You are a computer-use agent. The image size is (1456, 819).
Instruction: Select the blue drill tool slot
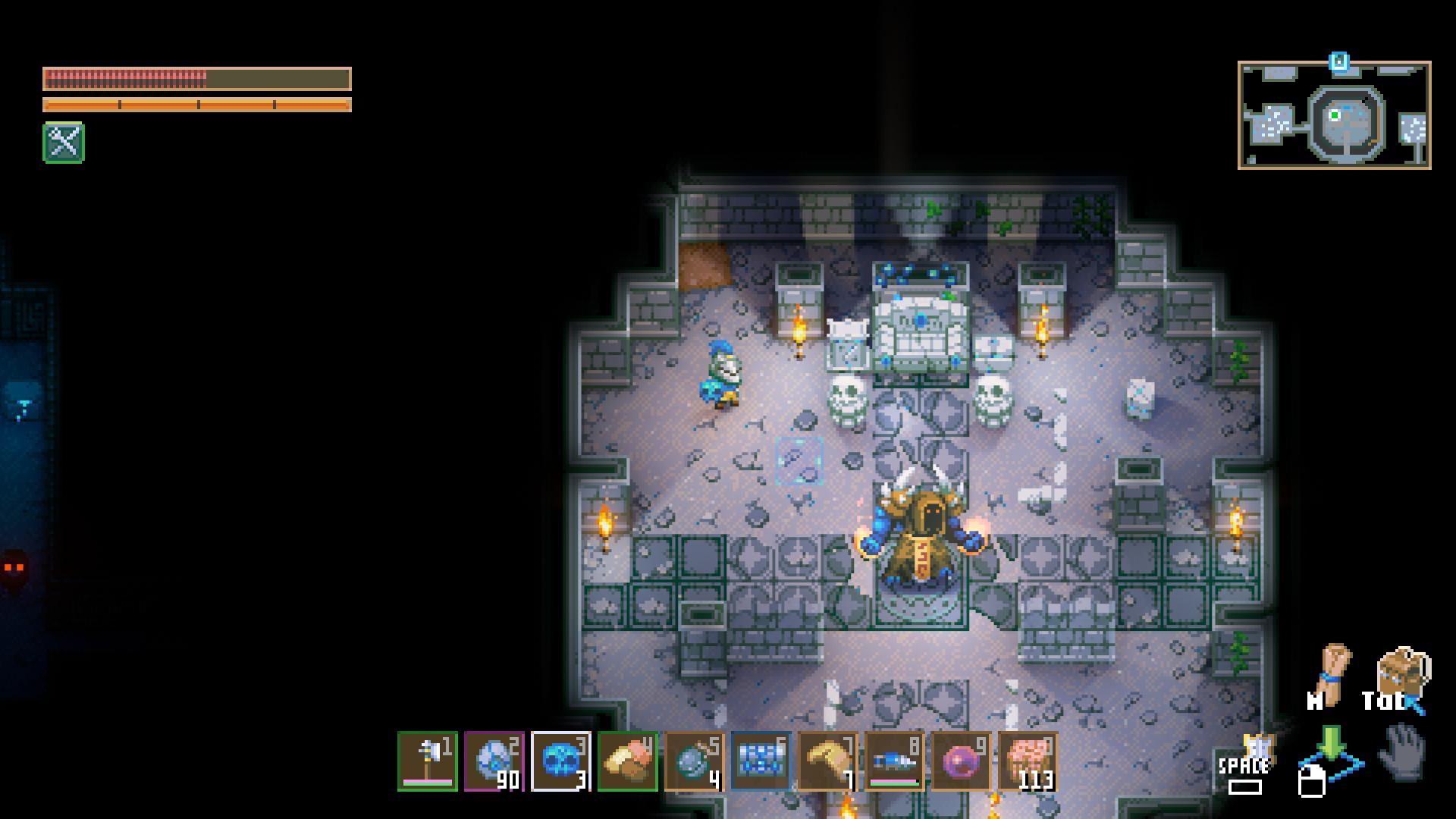tap(894, 761)
